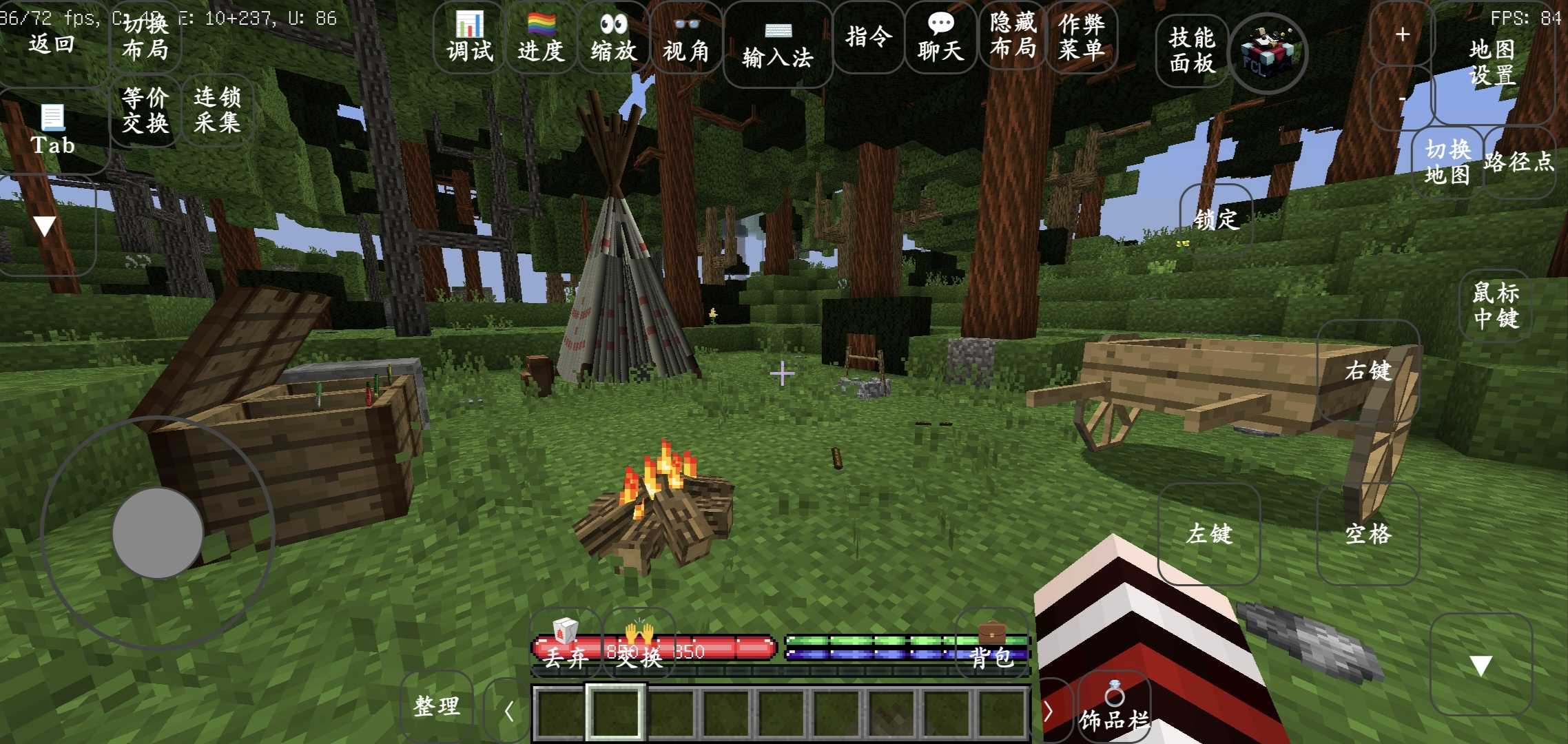Tap the 空格 jump button
The image size is (1568, 744).
tap(1368, 534)
